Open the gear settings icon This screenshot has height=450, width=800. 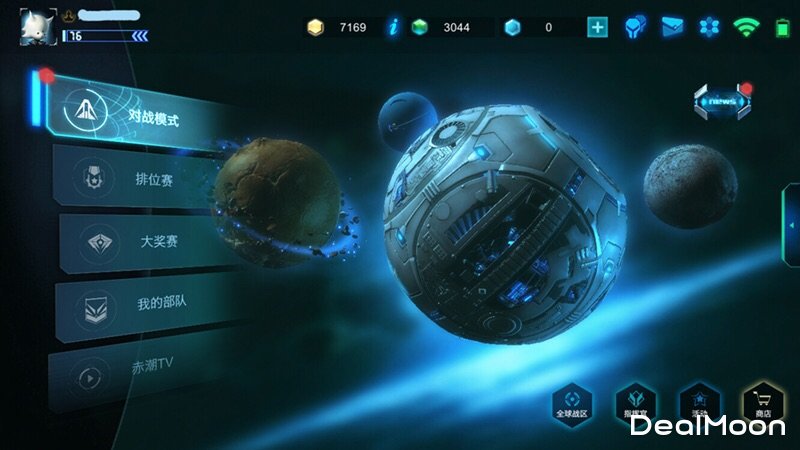point(707,27)
